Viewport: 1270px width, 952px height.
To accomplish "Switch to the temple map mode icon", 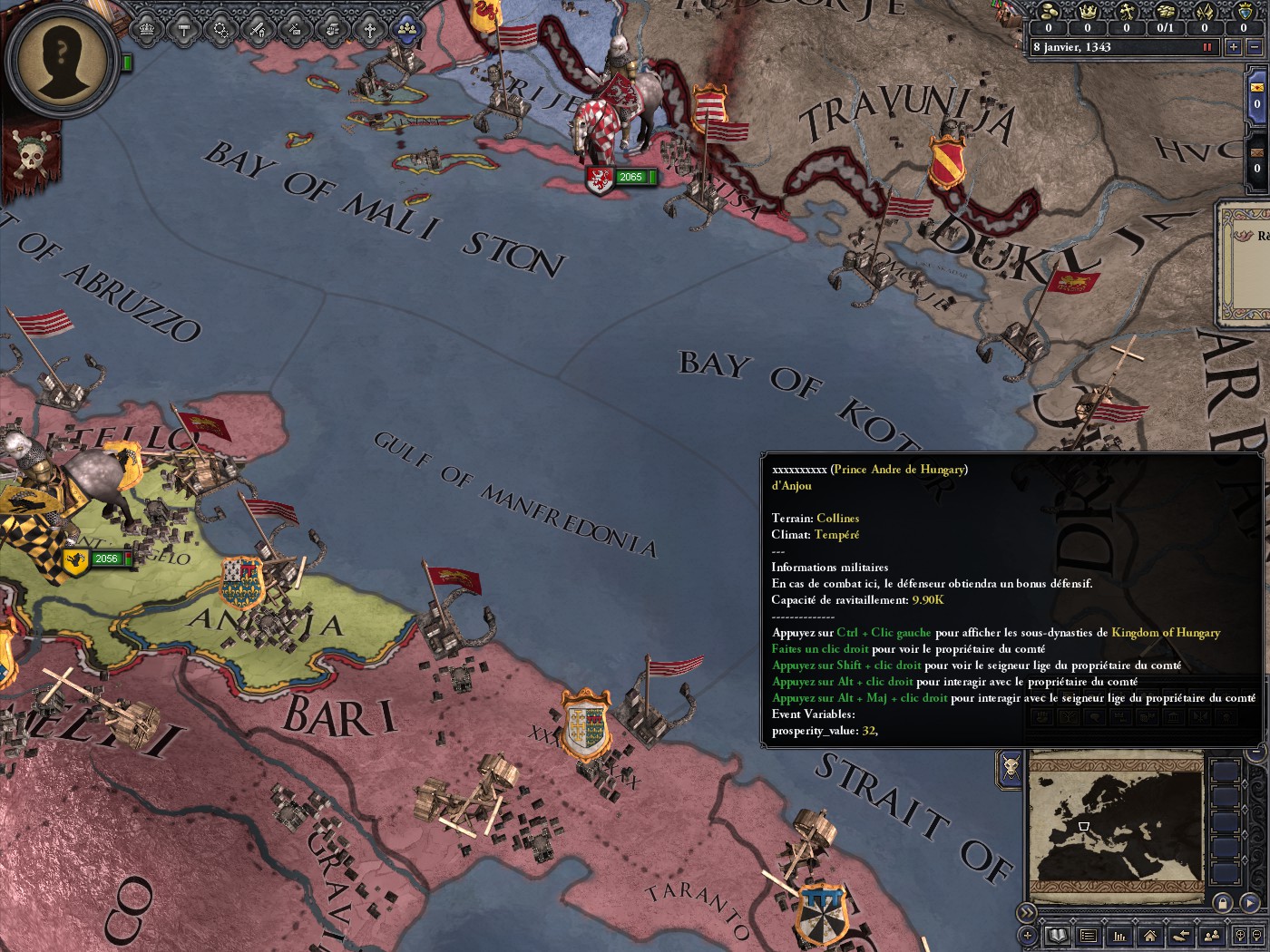I will click(1174, 717).
